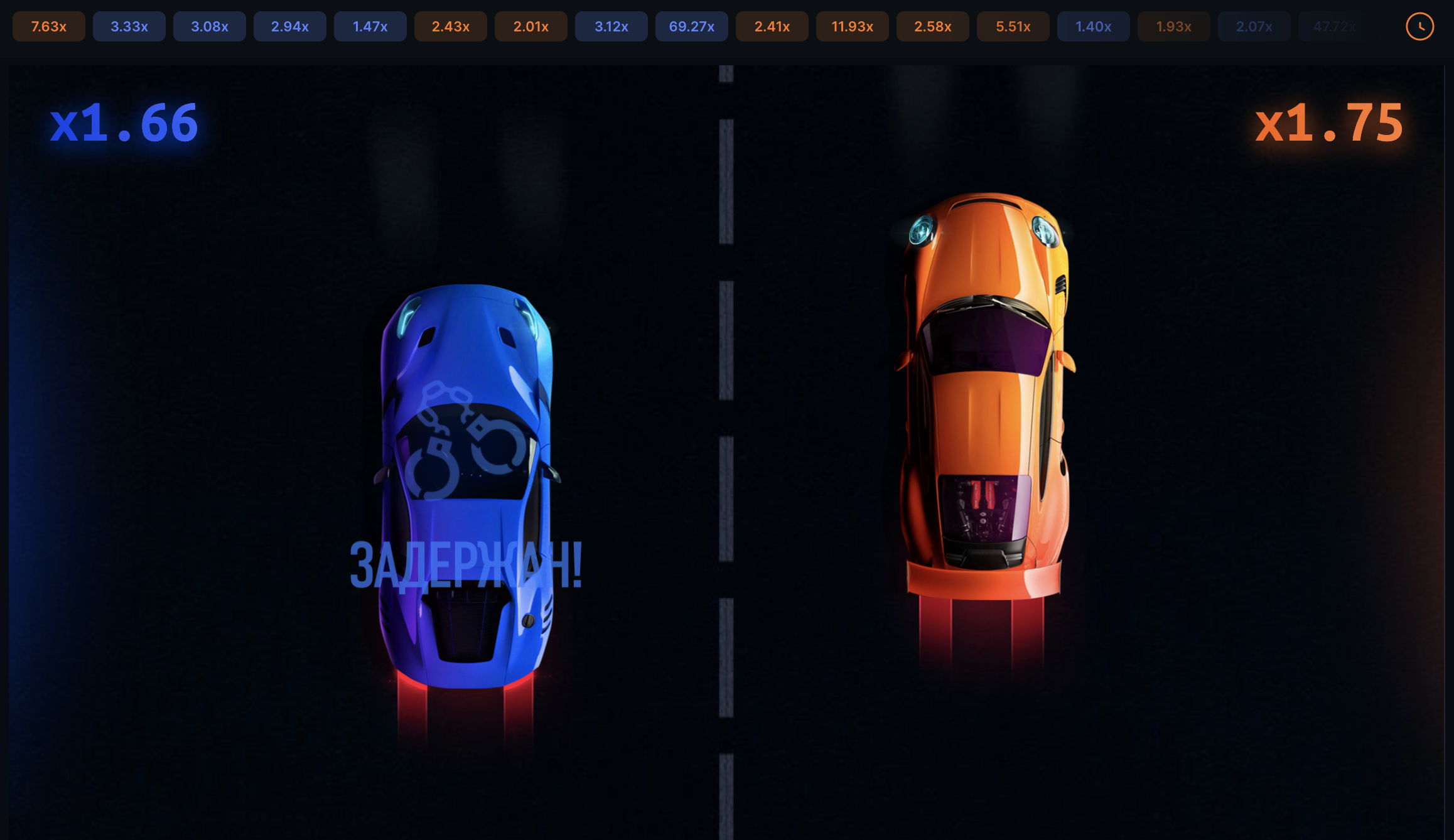Choose the 3.08x past round chip
Viewport: 1454px width, 840px height.
210,26
